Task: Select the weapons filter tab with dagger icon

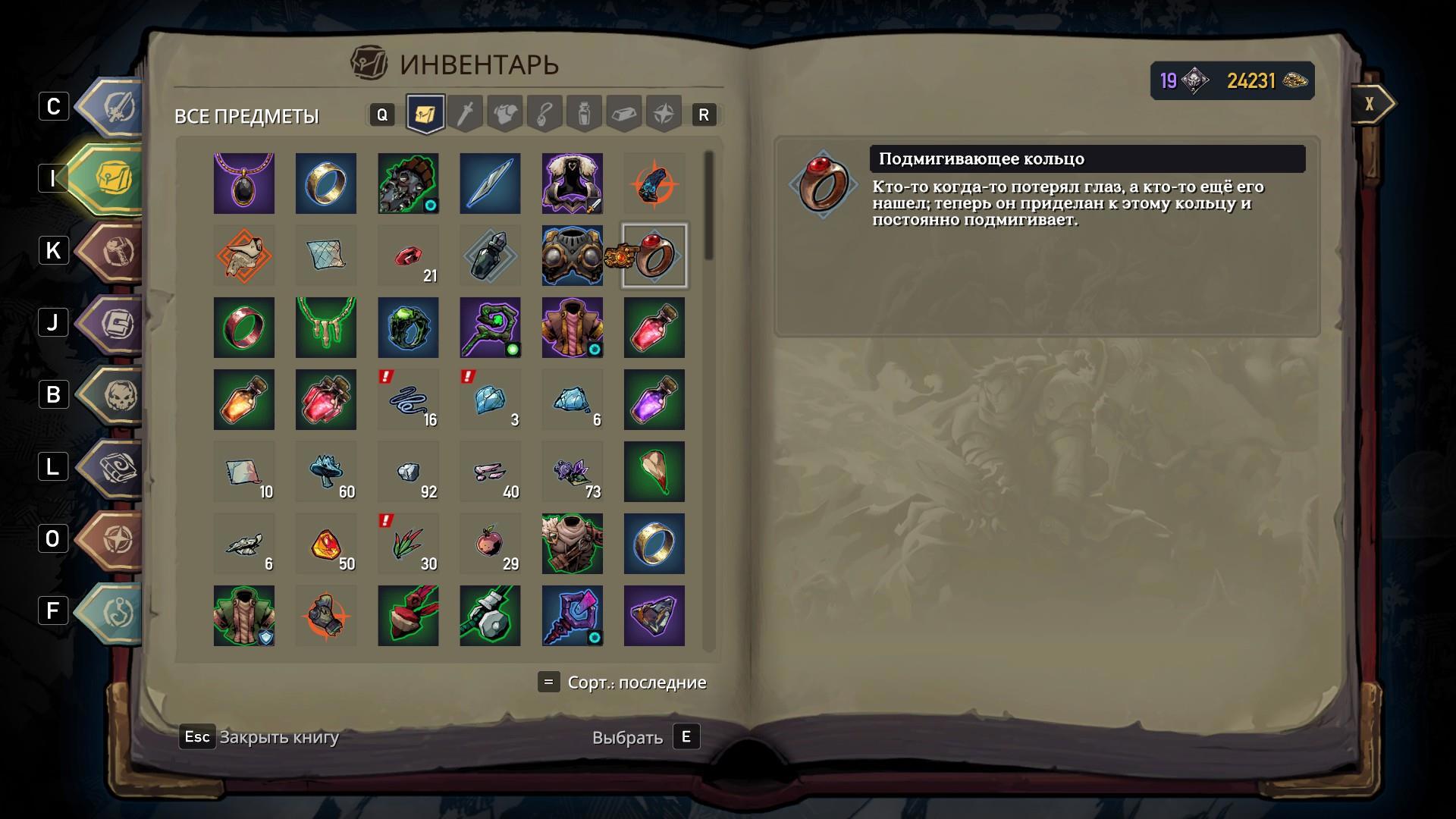Action: [466, 115]
